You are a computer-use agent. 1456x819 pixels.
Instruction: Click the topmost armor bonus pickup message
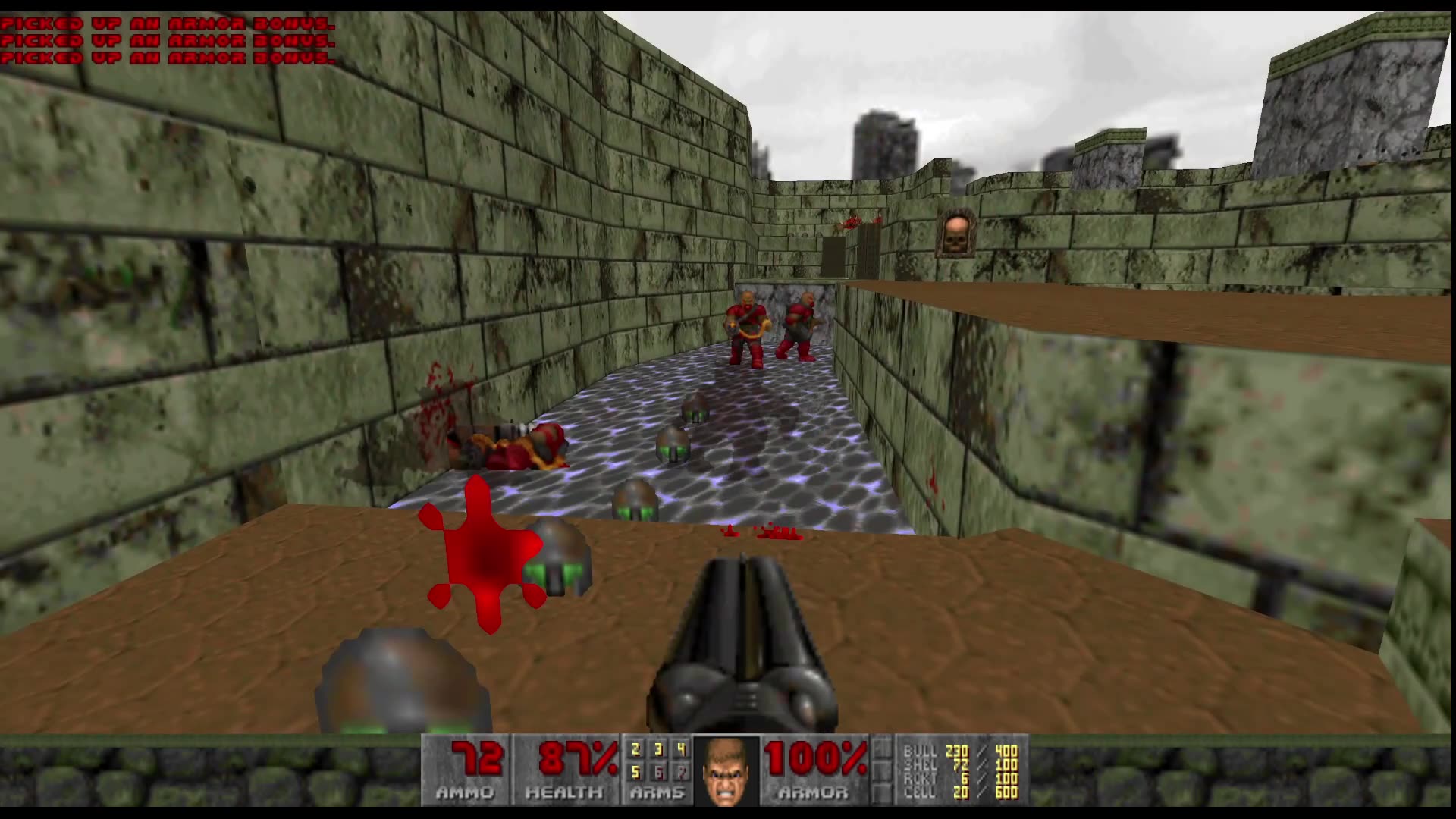pos(163,24)
